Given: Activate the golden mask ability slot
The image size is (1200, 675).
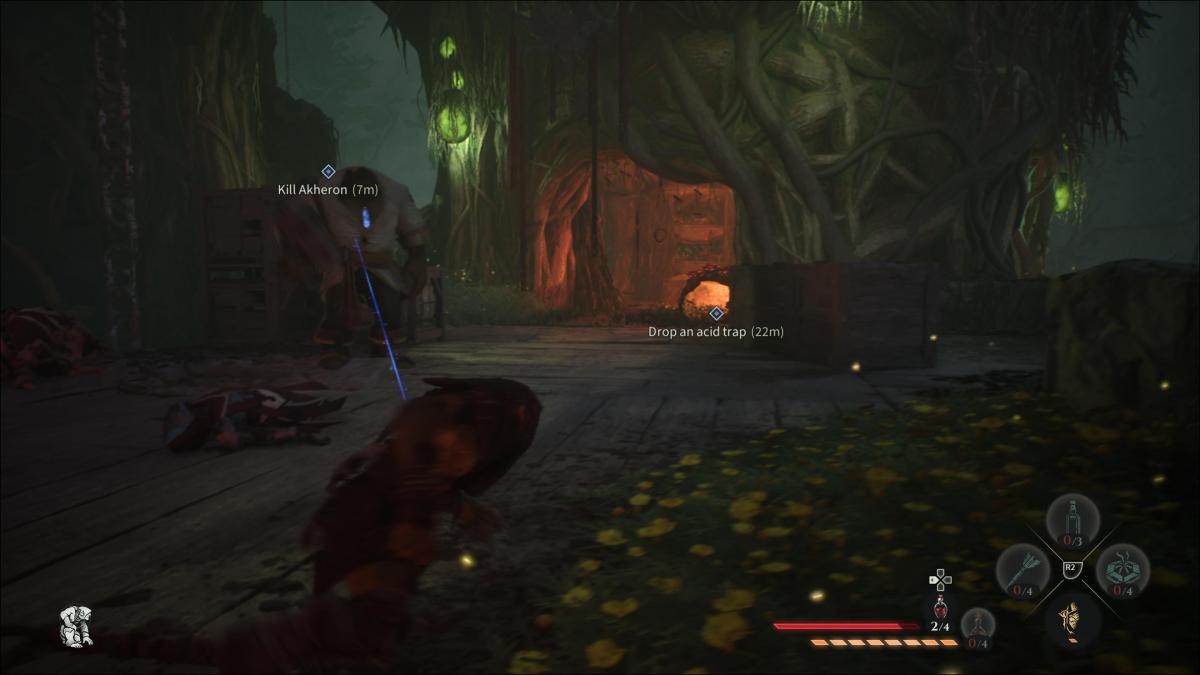Looking at the screenshot, I should (1072, 620).
